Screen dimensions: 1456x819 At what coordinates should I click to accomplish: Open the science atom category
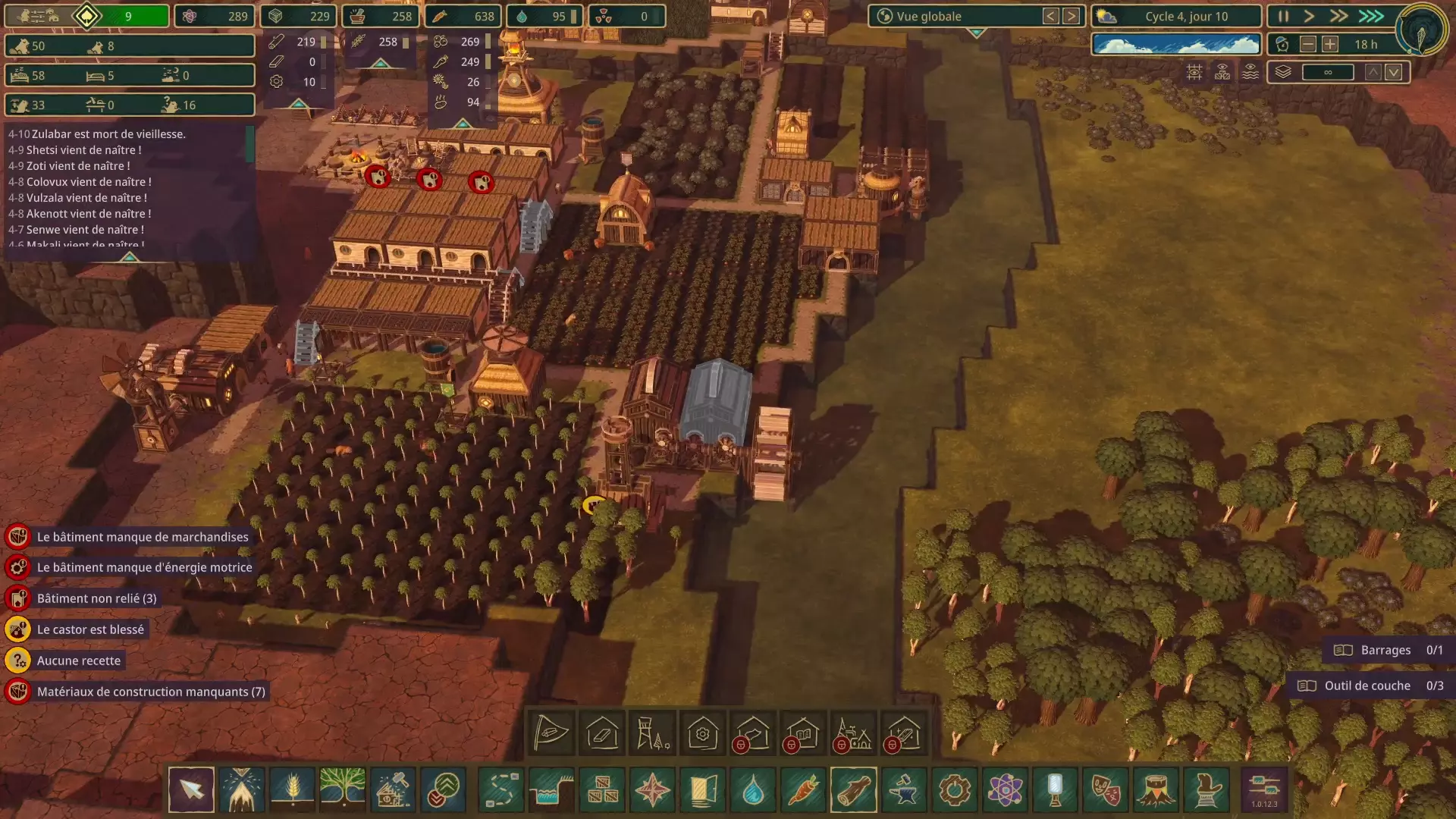tap(1005, 790)
